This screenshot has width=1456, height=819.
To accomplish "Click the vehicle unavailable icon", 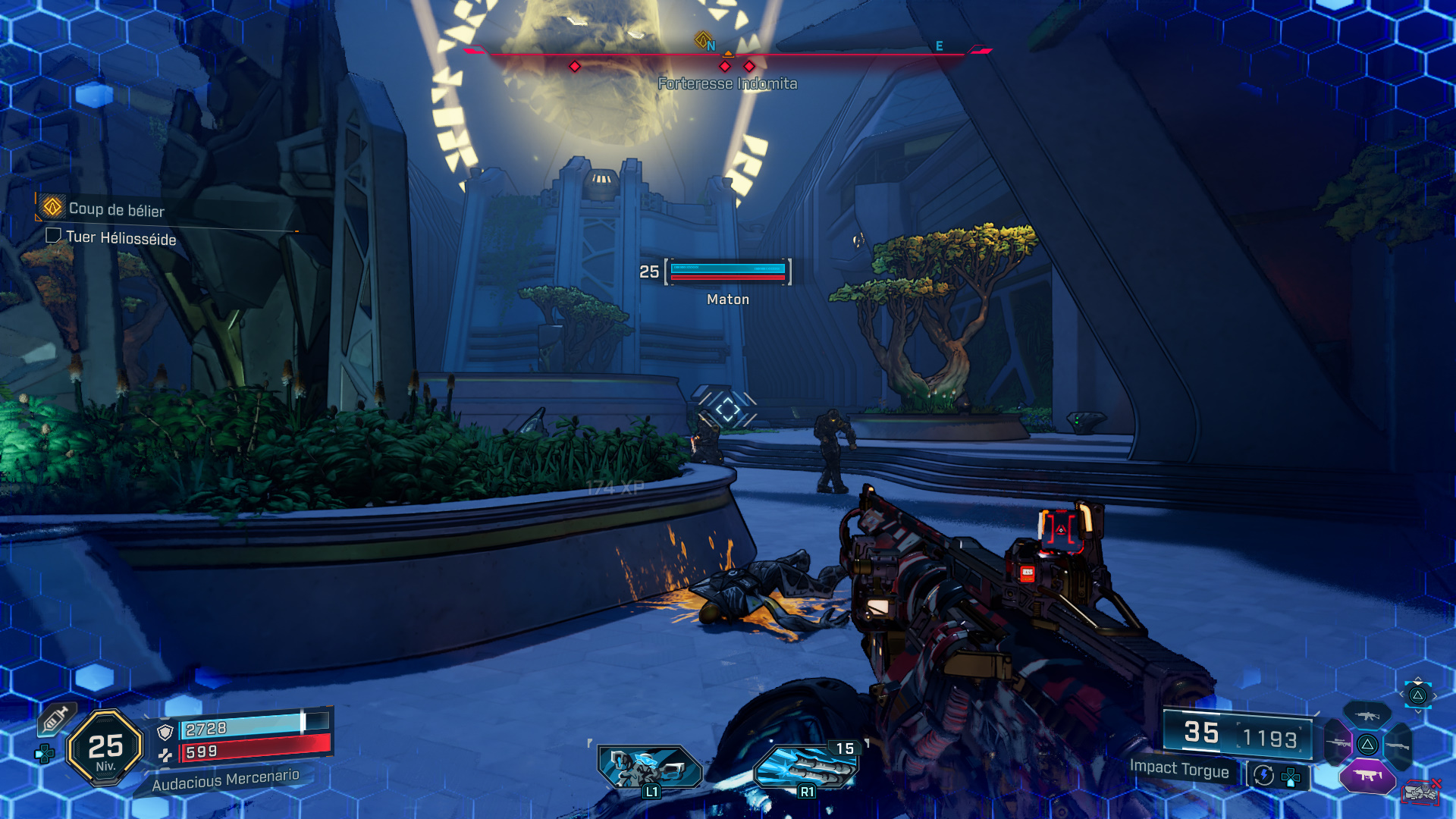I will tap(1421, 792).
